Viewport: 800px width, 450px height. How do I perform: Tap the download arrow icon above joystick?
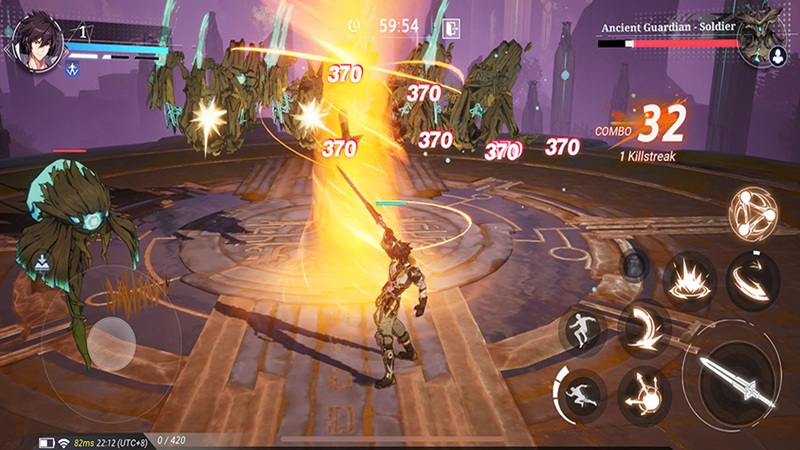click(x=44, y=264)
